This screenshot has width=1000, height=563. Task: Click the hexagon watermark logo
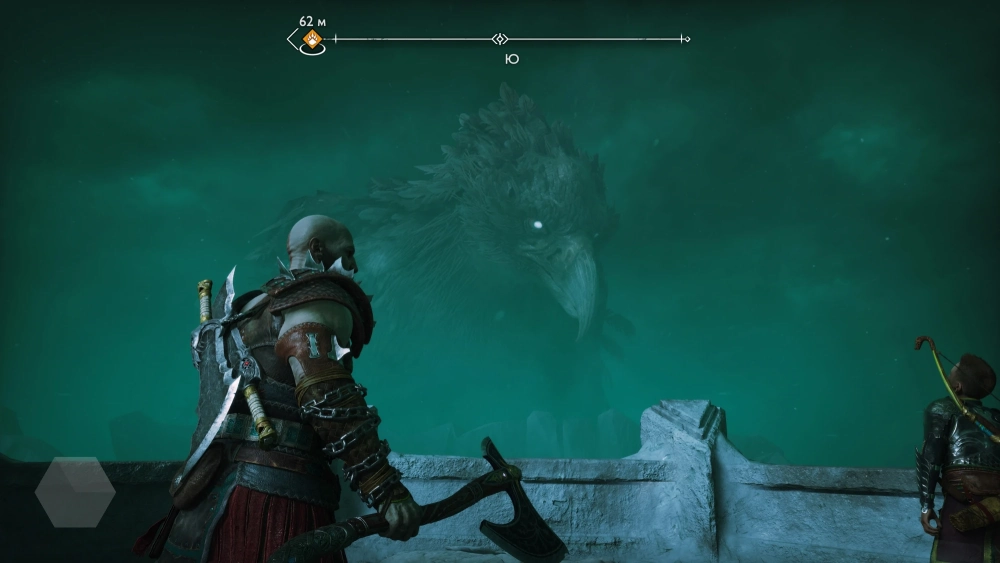click(75, 491)
